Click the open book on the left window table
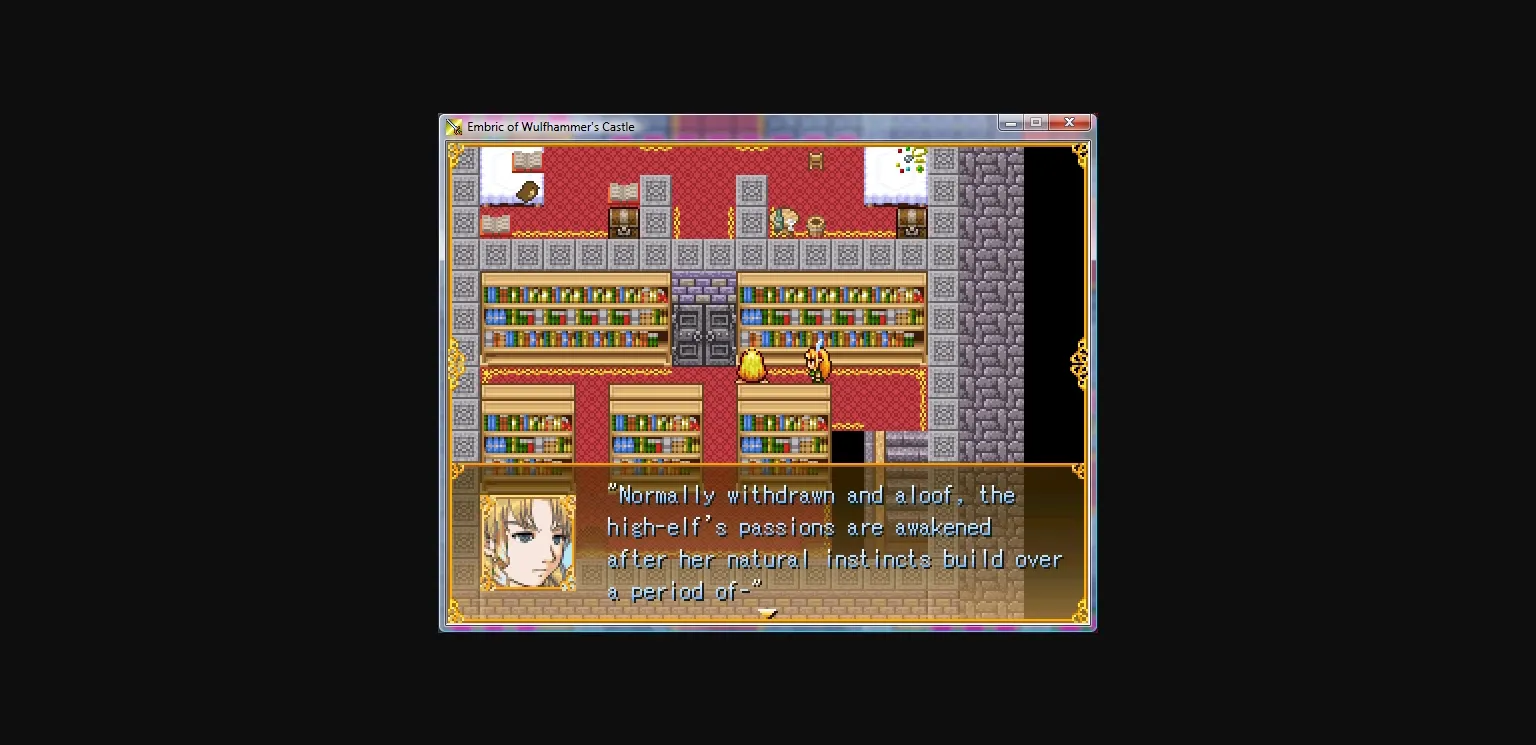1536x745 pixels. 525,160
